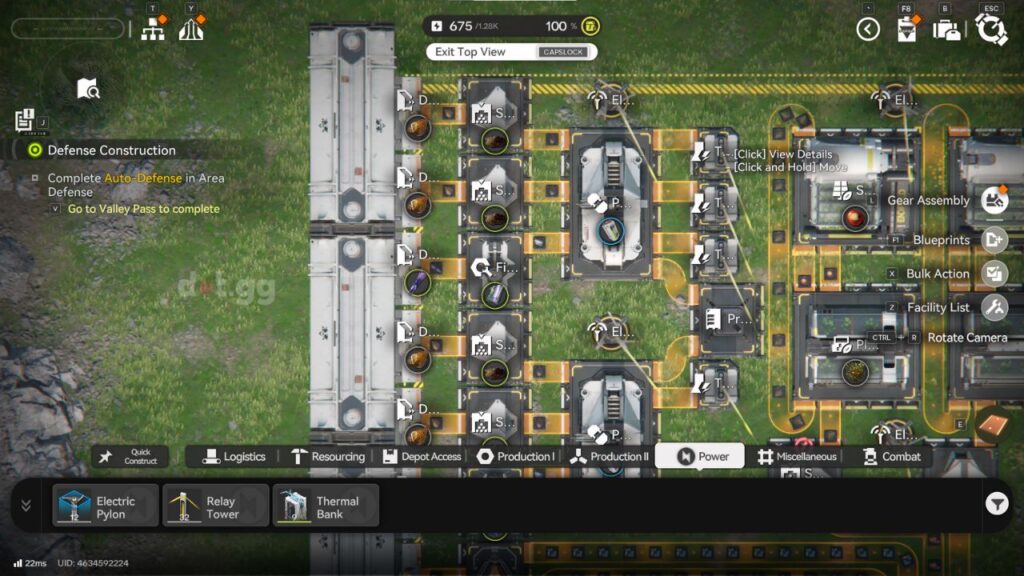The height and width of the screenshot is (576, 1024).
Task: Open the Production II tab
Action: pyautogui.click(x=609, y=457)
